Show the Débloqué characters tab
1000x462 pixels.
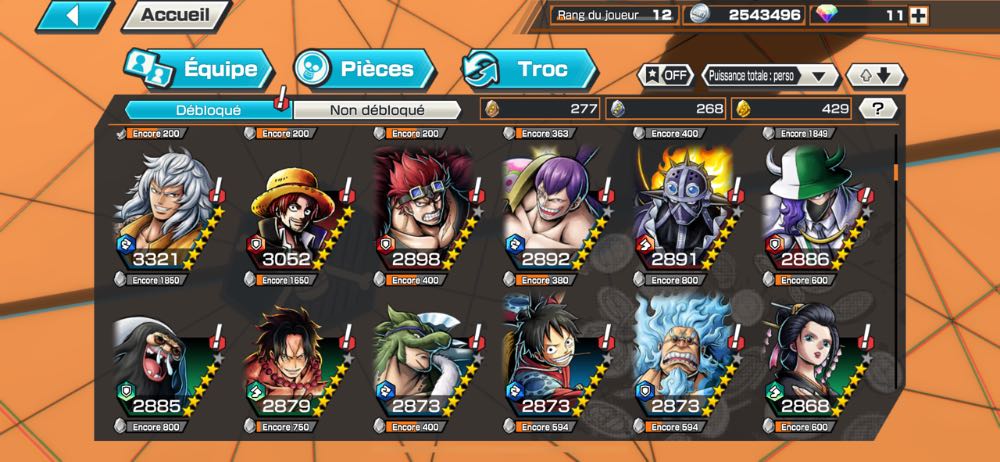[208, 109]
